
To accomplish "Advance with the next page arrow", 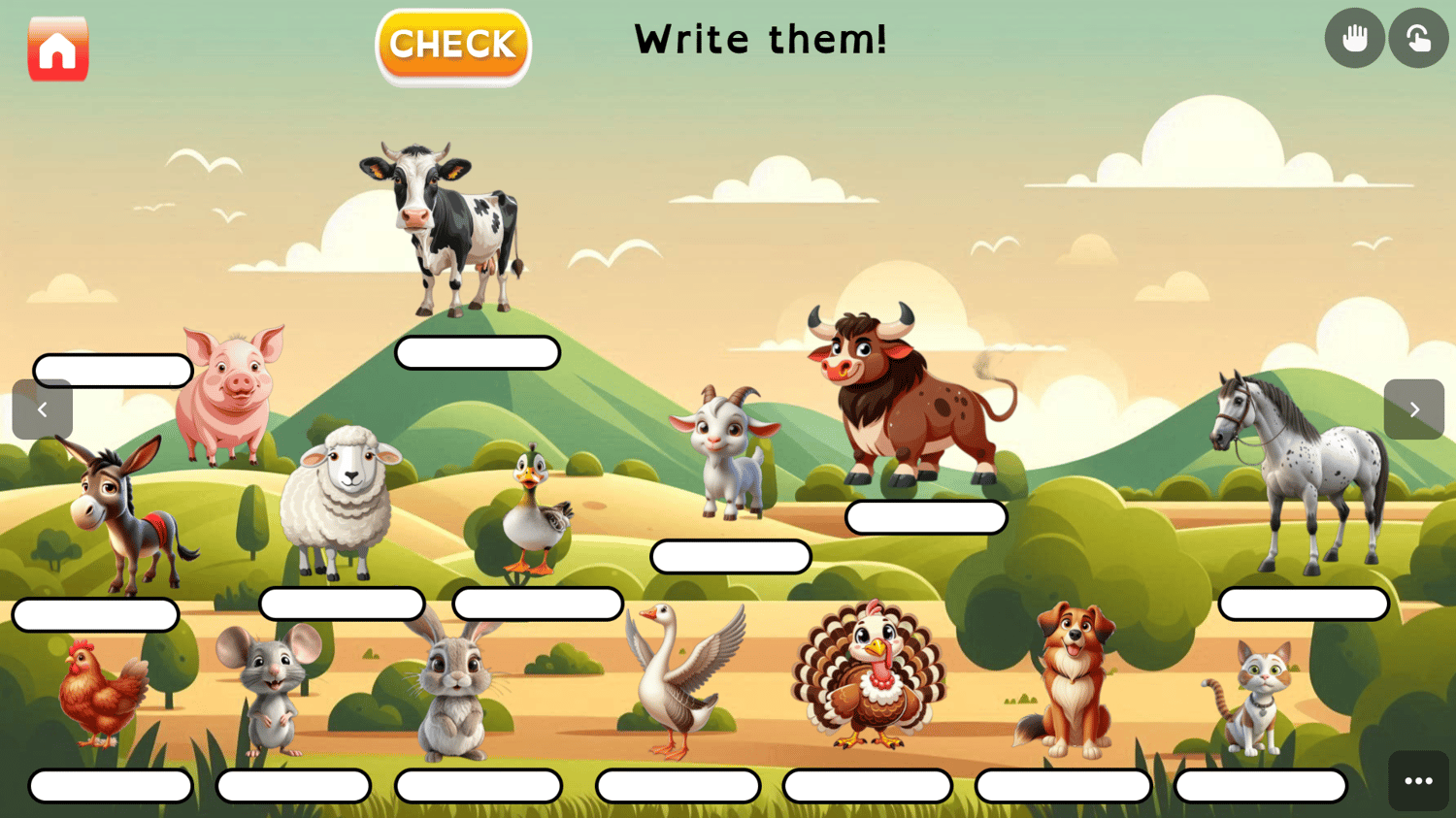I will 1414,409.
